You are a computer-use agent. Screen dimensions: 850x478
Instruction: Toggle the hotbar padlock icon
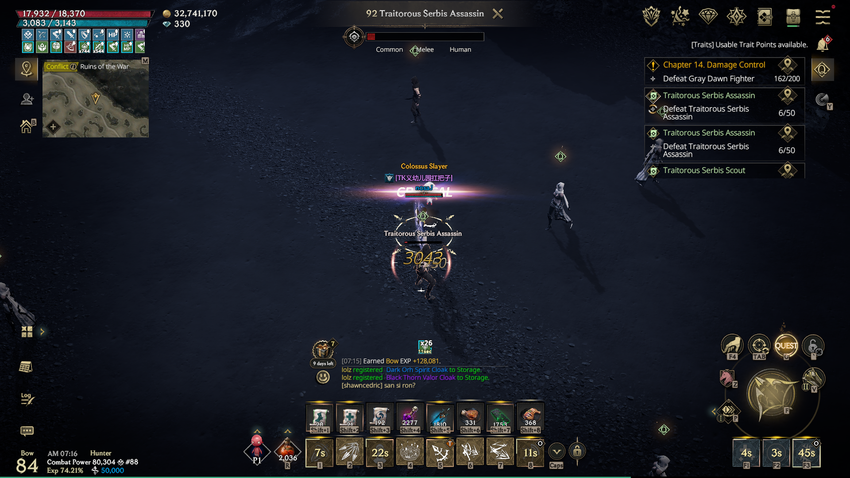[x=577, y=452]
